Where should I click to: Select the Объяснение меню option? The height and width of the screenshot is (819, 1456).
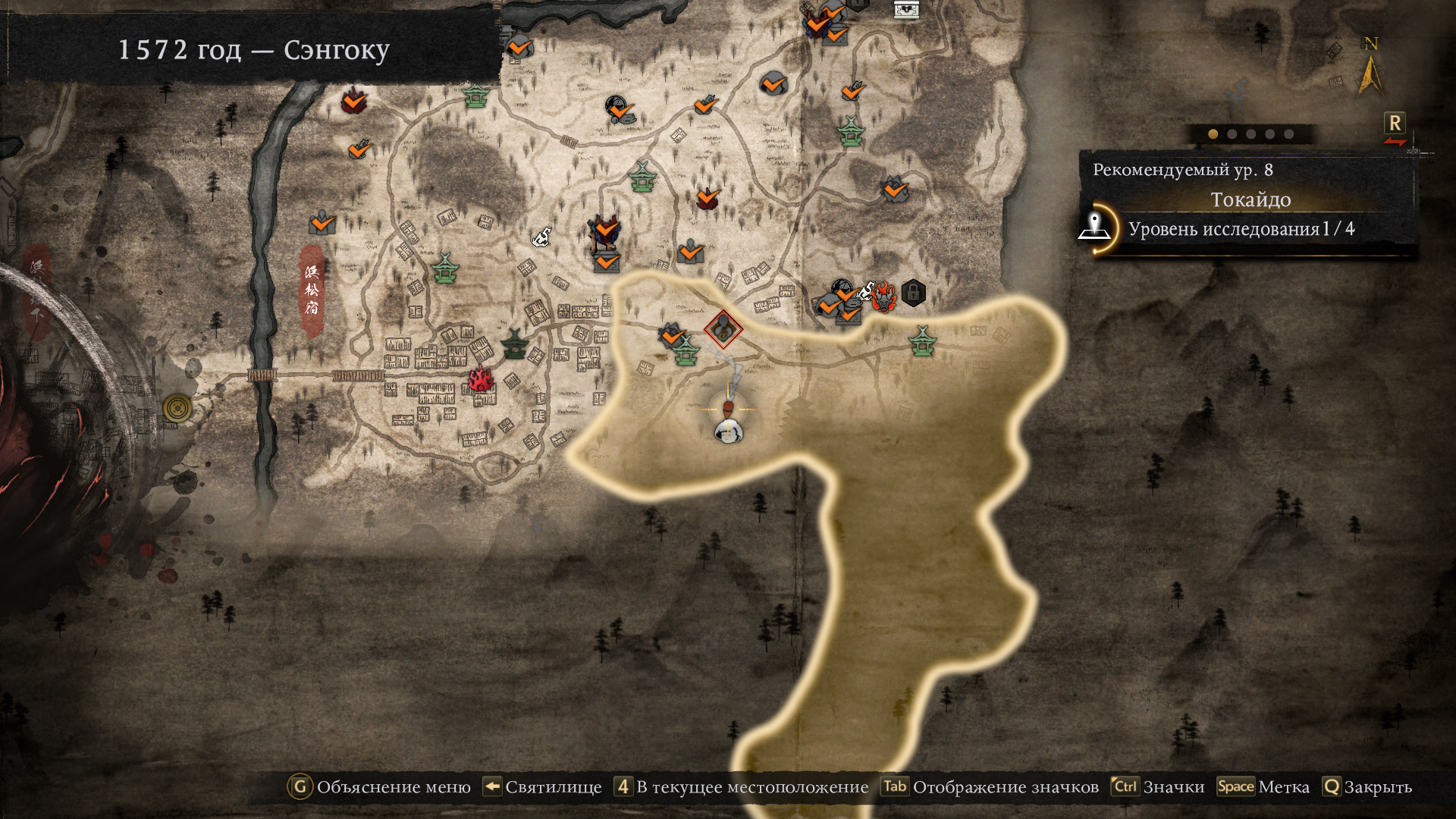(x=379, y=787)
